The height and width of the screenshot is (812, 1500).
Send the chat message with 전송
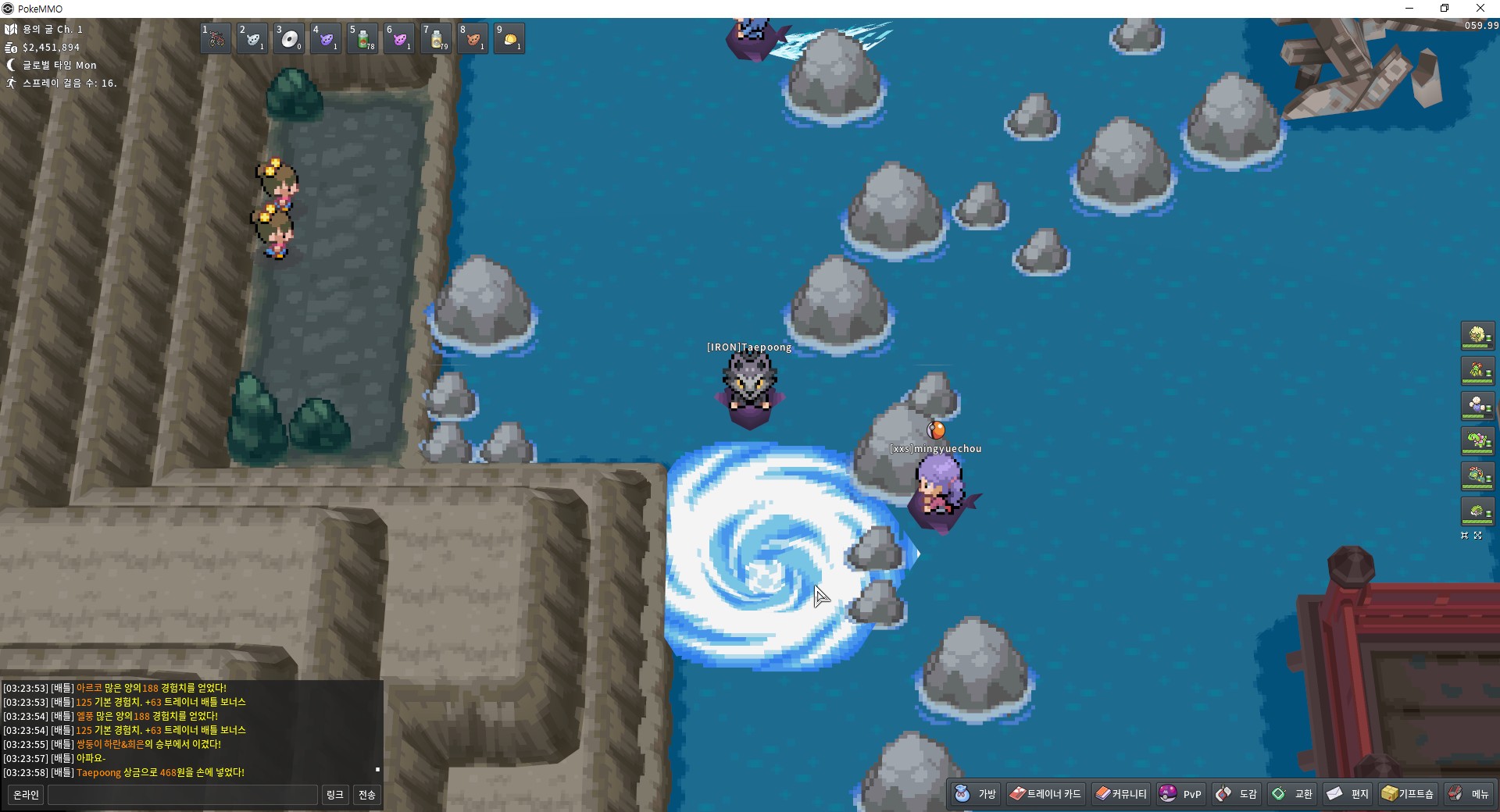(366, 795)
